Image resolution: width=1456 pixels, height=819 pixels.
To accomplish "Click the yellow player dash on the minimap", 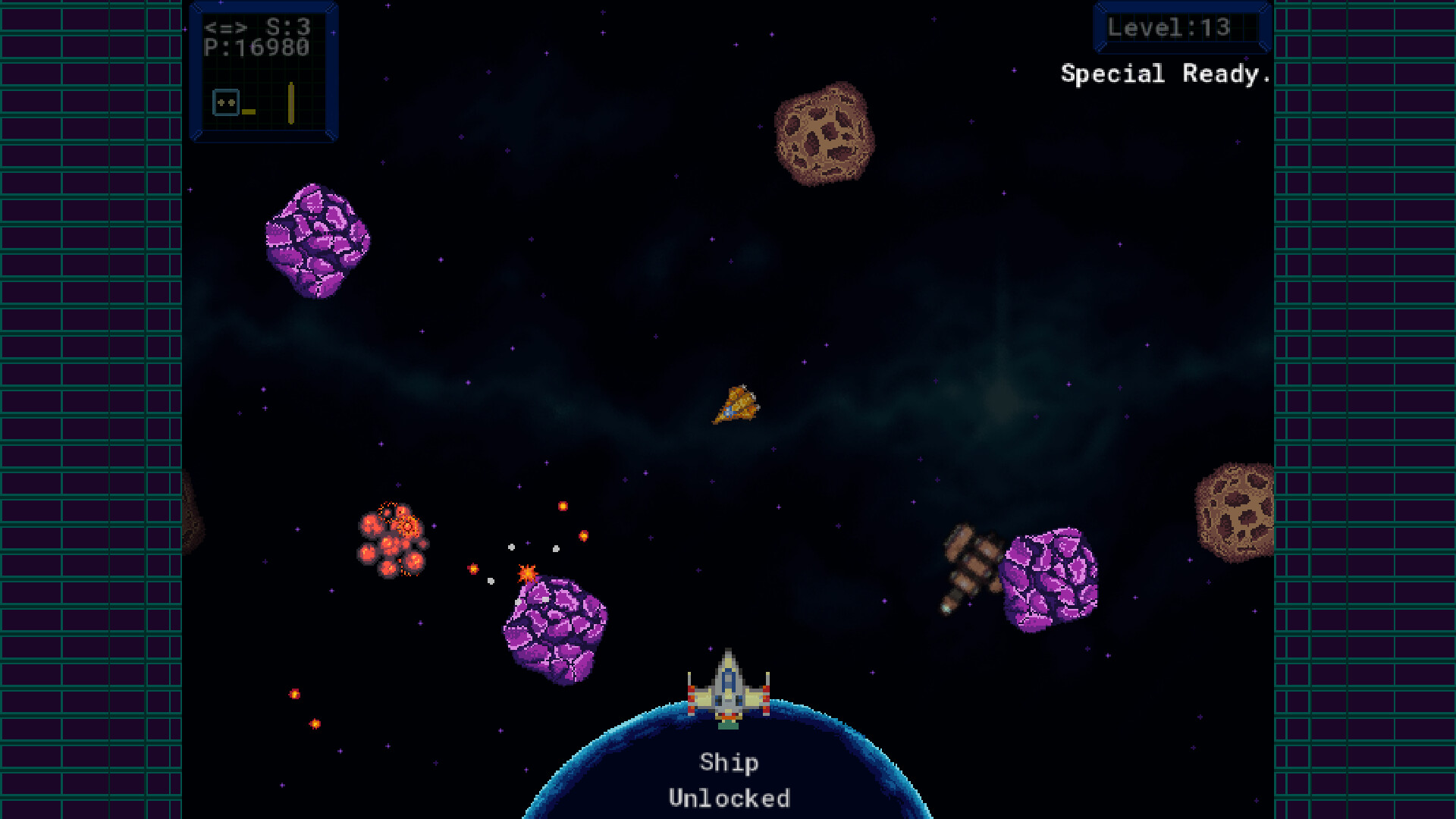I will coord(248,111).
